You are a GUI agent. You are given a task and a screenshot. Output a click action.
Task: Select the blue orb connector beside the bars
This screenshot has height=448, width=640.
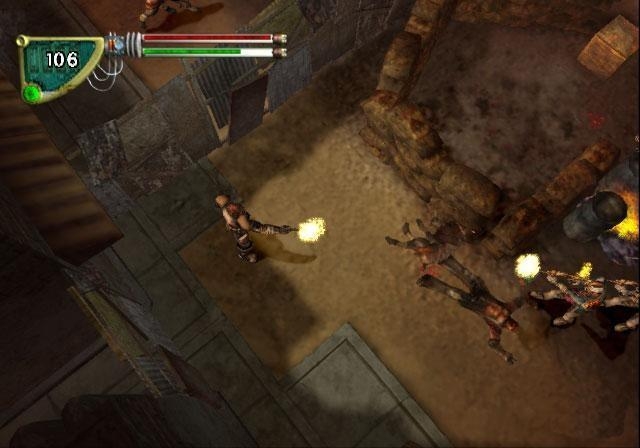coord(119,44)
